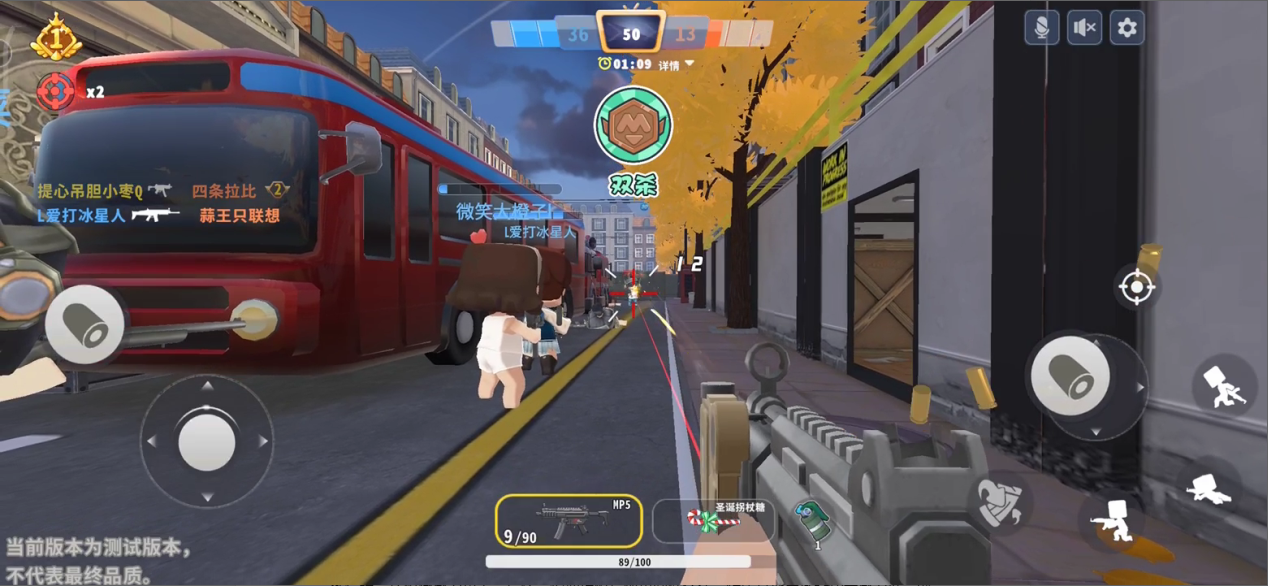This screenshot has width=1268, height=586.
Task: Click the gold rank 1 crown badge
Action: coord(56,39)
